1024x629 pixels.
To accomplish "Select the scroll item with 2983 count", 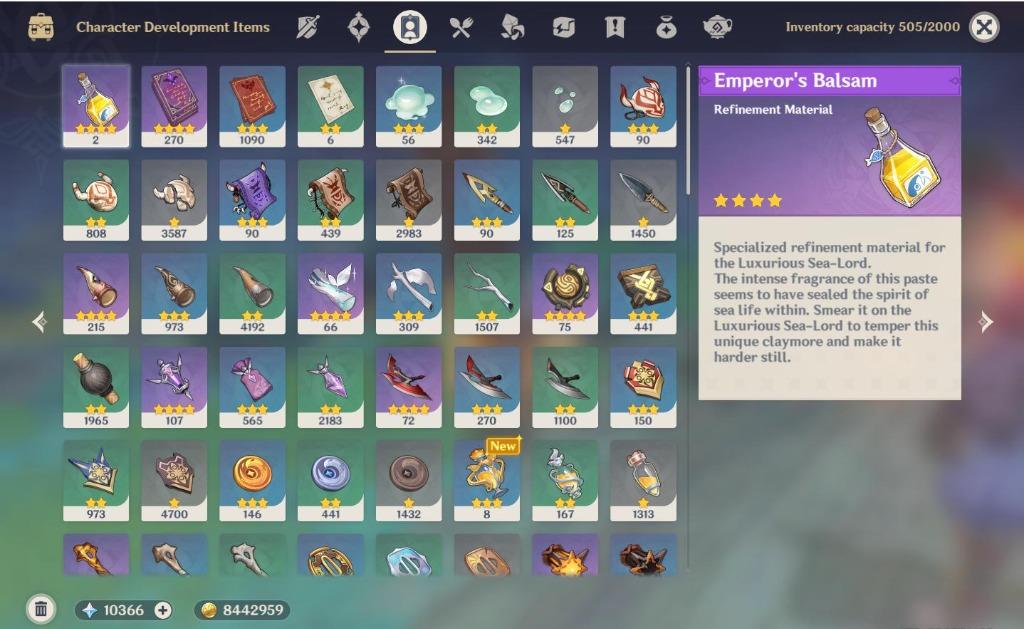I will tap(409, 199).
